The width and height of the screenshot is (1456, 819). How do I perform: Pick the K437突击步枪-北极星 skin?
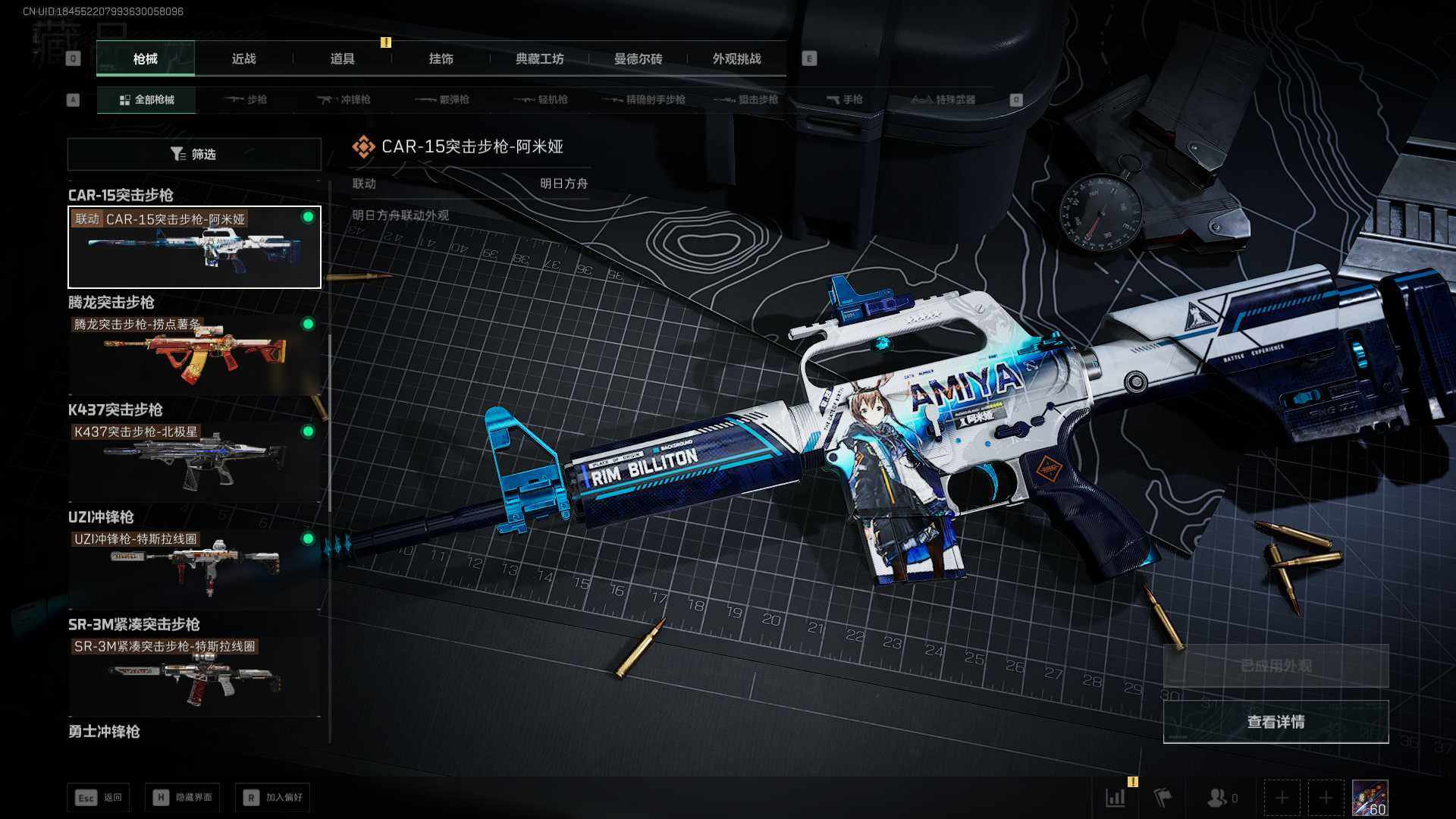click(194, 462)
